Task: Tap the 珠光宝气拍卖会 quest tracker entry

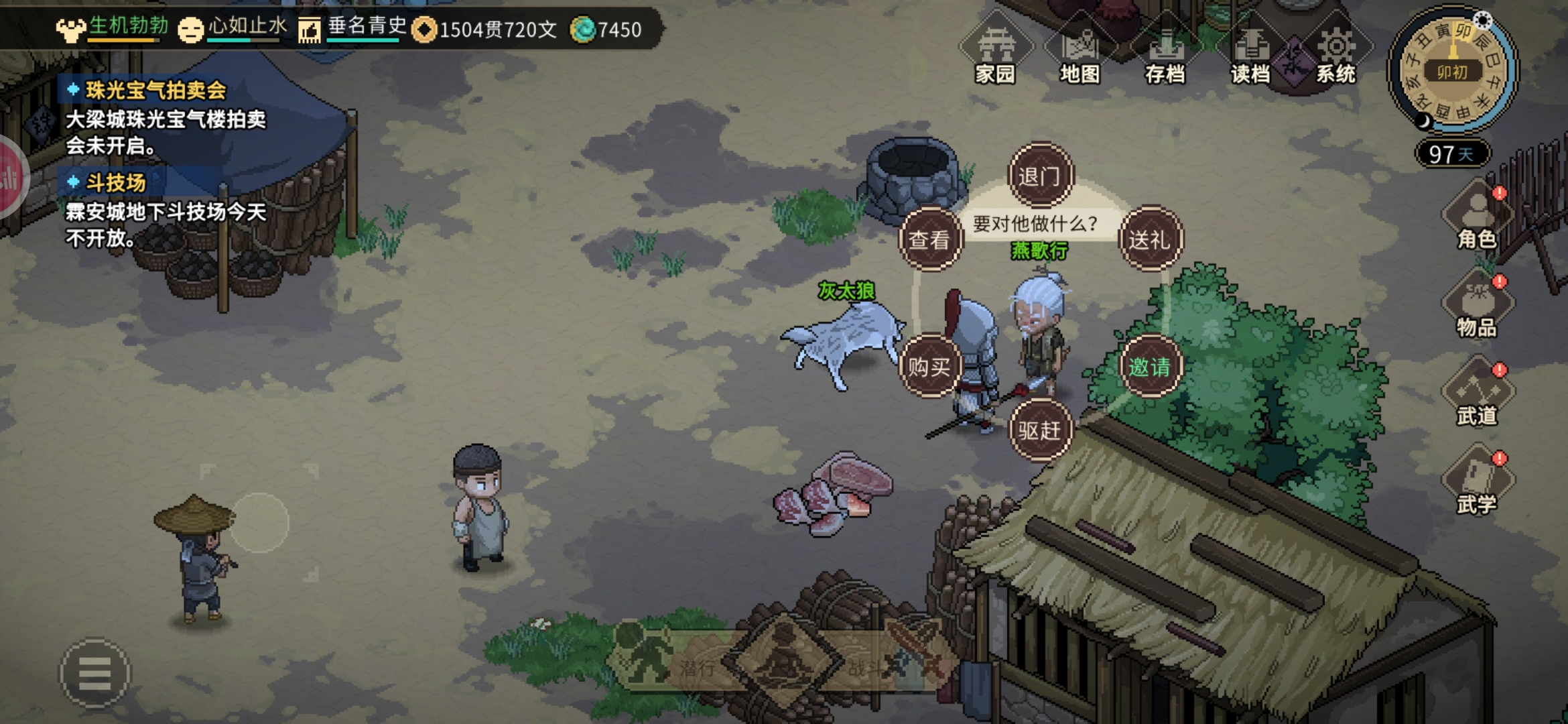Action: click(x=155, y=90)
